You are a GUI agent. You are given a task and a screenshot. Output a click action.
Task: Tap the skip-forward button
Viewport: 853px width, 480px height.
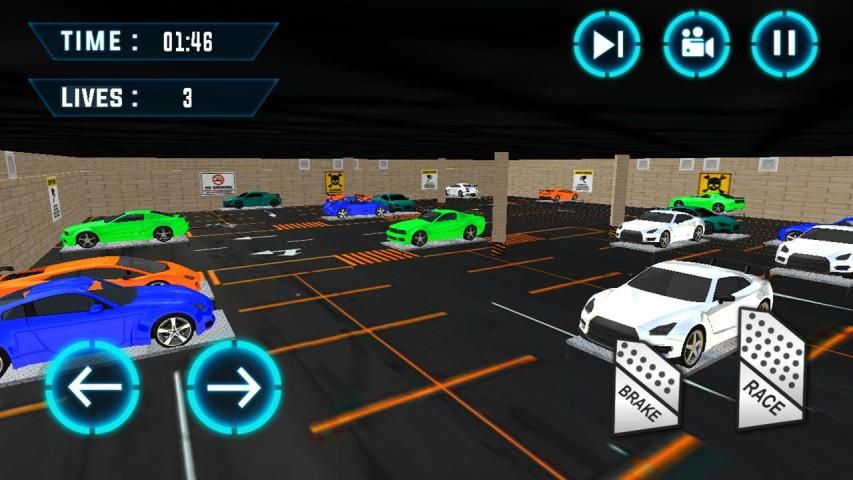pos(607,44)
